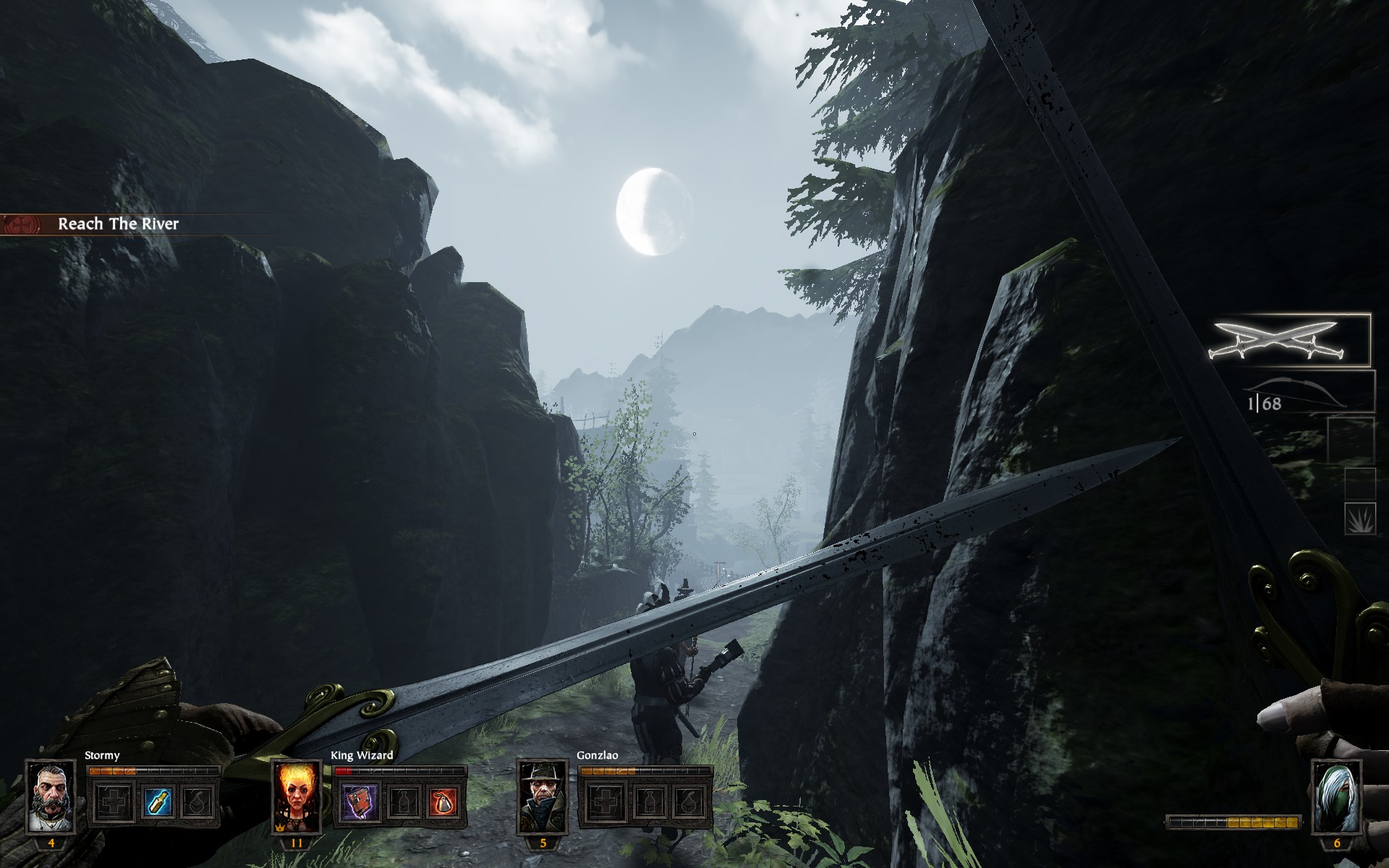Choose the dual swords weapon slot

tap(1289, 340)
